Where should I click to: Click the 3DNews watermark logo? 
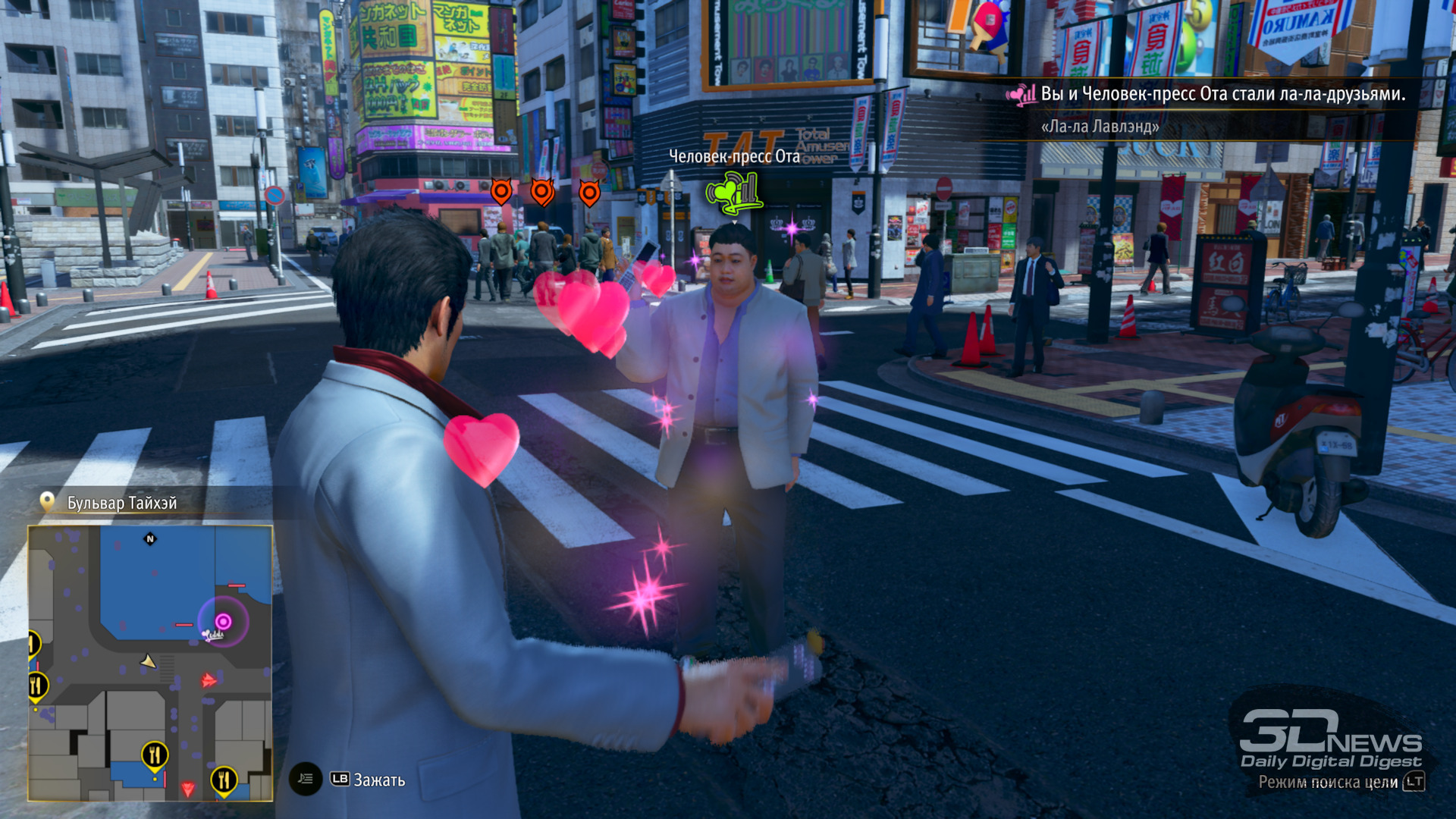tap(1330, 741)
